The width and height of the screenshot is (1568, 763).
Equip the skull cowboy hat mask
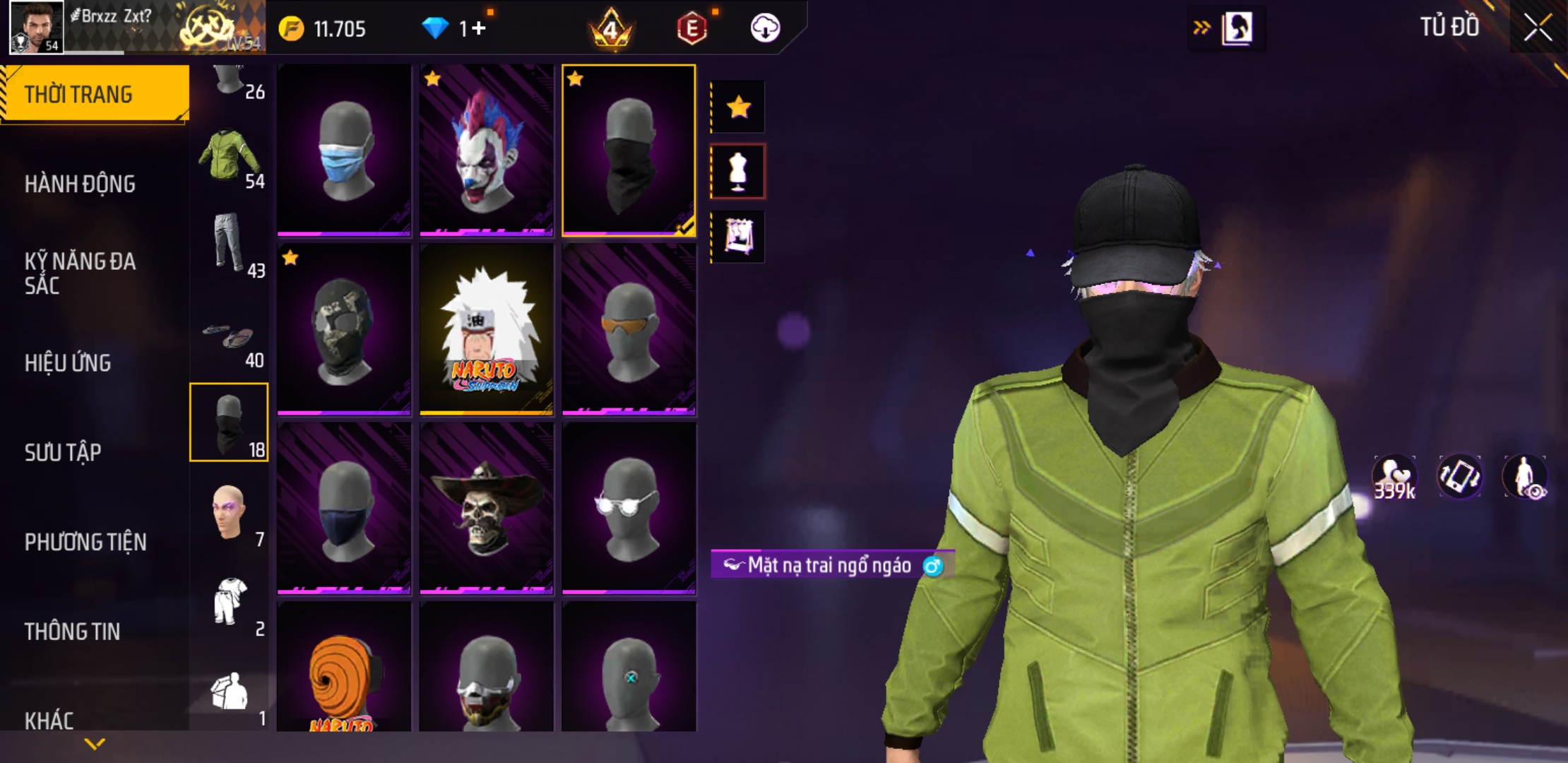[x=487, y=507]
